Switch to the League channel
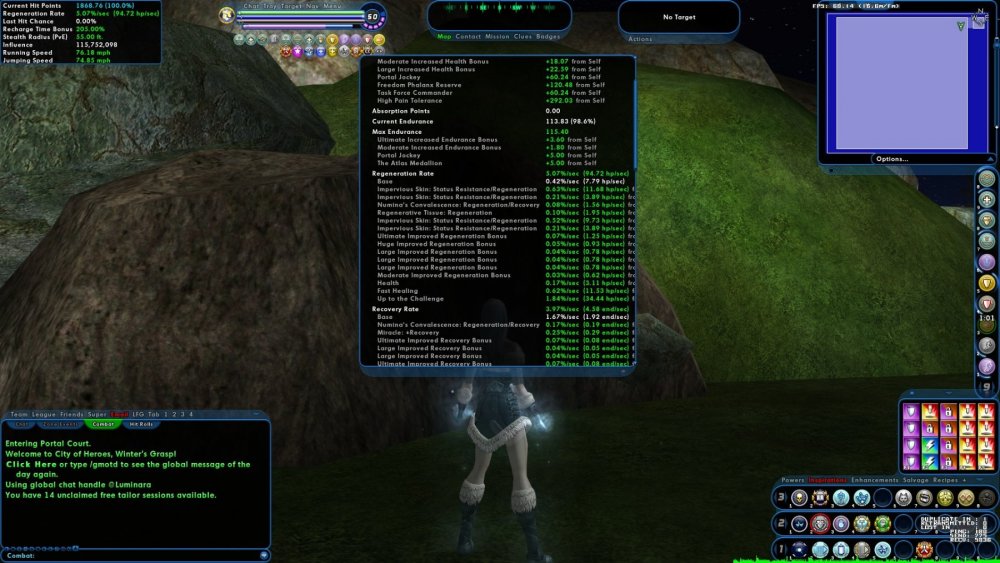 coord(43,414)
